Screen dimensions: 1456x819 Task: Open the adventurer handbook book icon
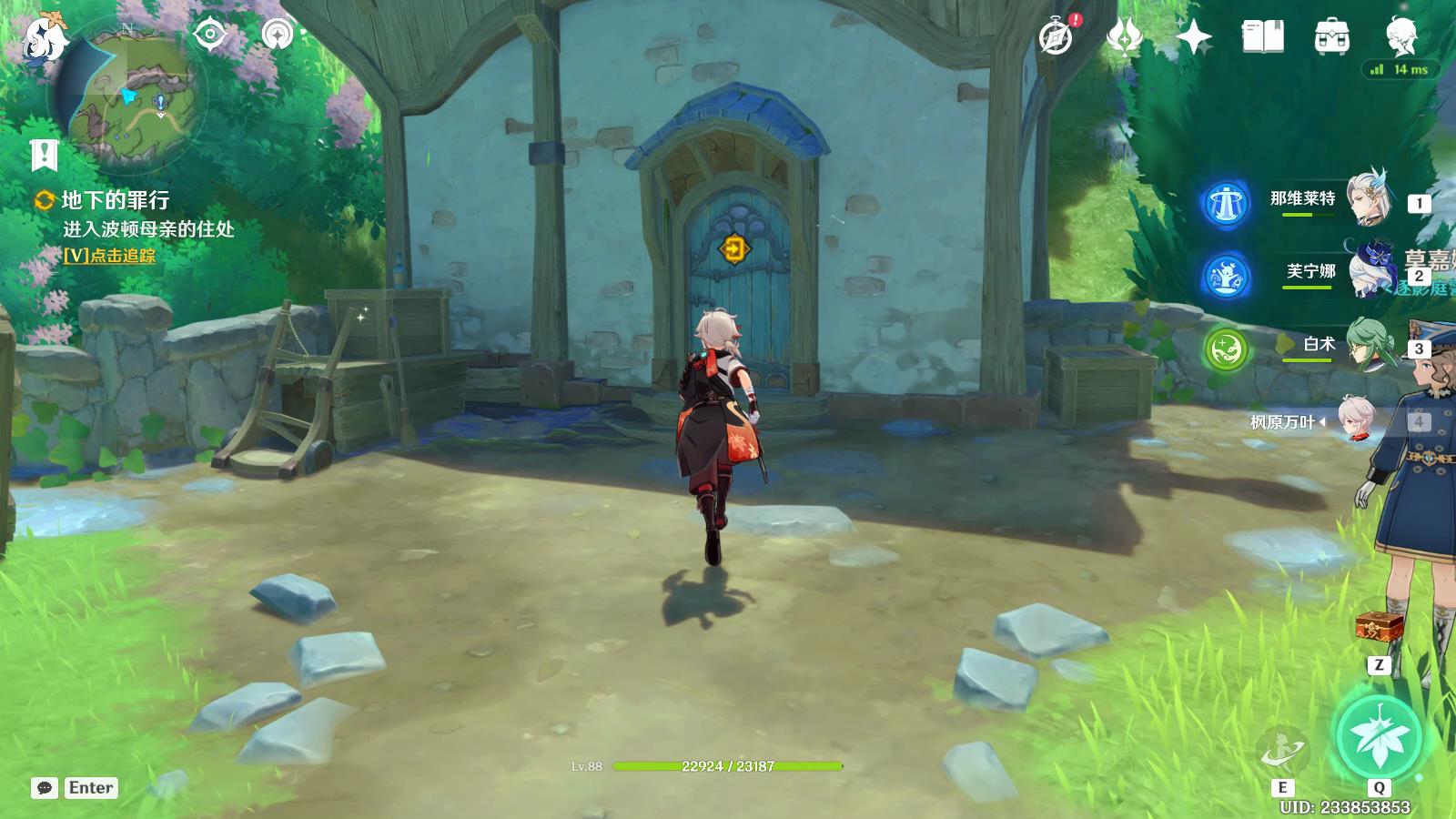(x=1262, y=37)
